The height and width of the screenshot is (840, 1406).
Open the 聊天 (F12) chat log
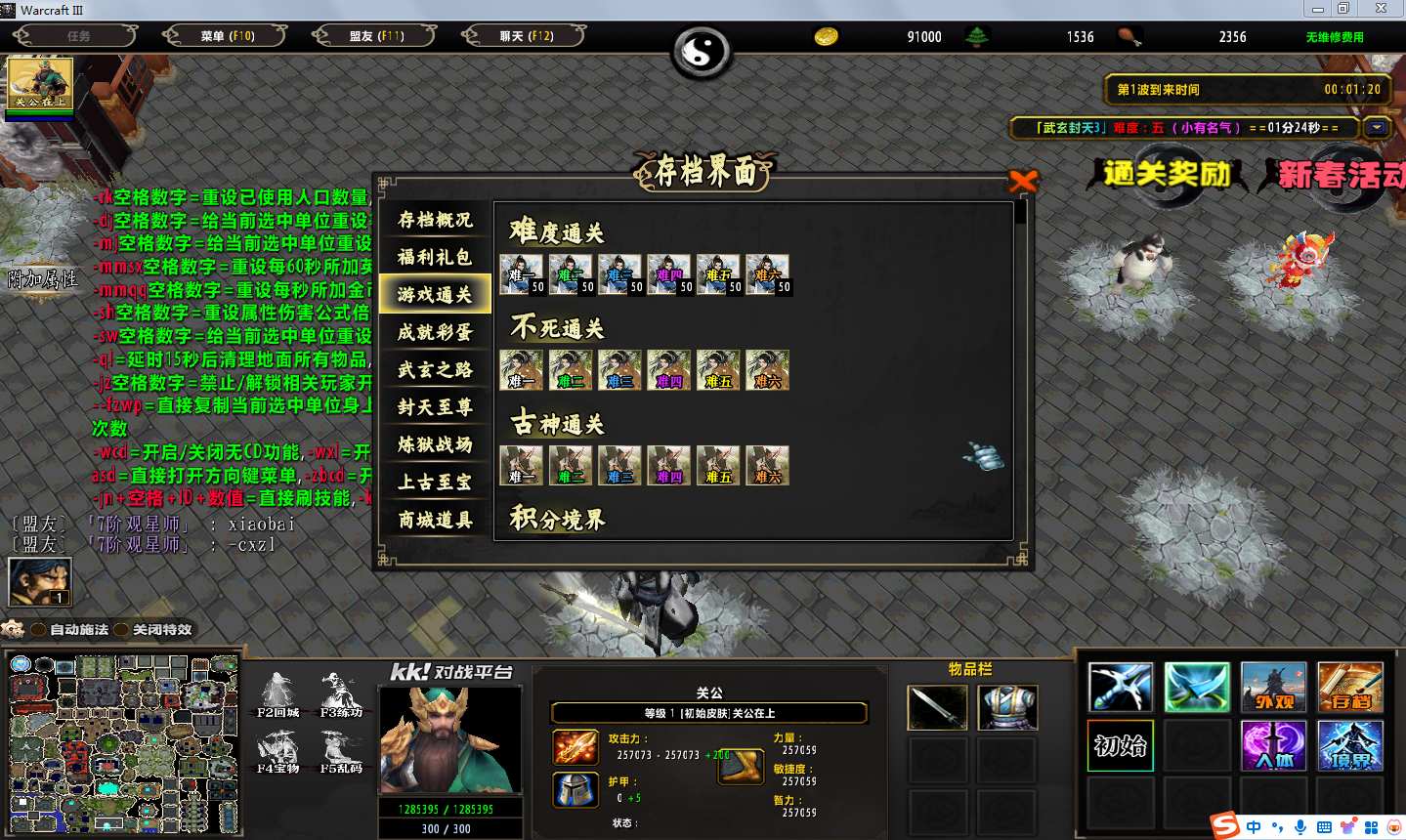coord(526,36)
